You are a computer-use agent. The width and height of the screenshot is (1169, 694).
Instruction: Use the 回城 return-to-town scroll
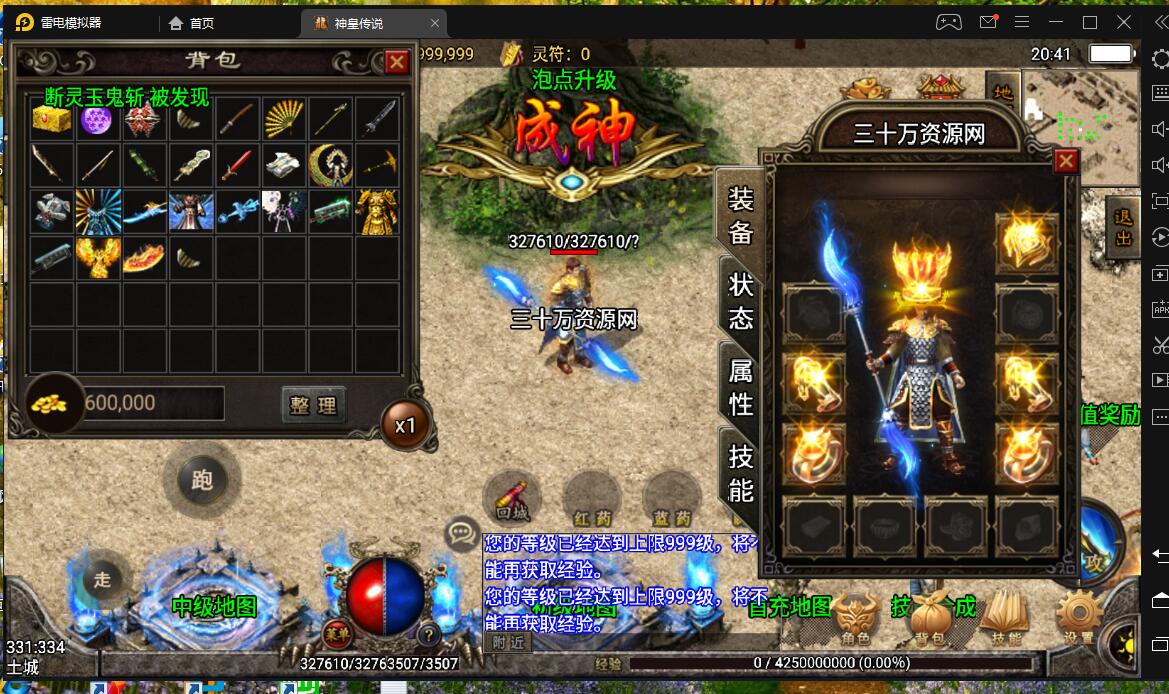(512, 496)
